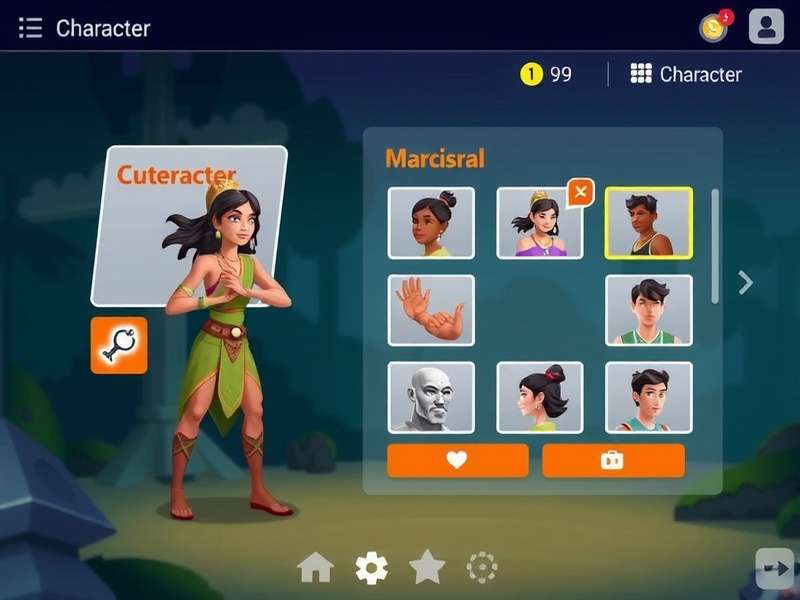Pick the boy in teal shirt portrait
The width and height of the screenshot is (800, 600).
pyautogui.click(x=648, y=397)
